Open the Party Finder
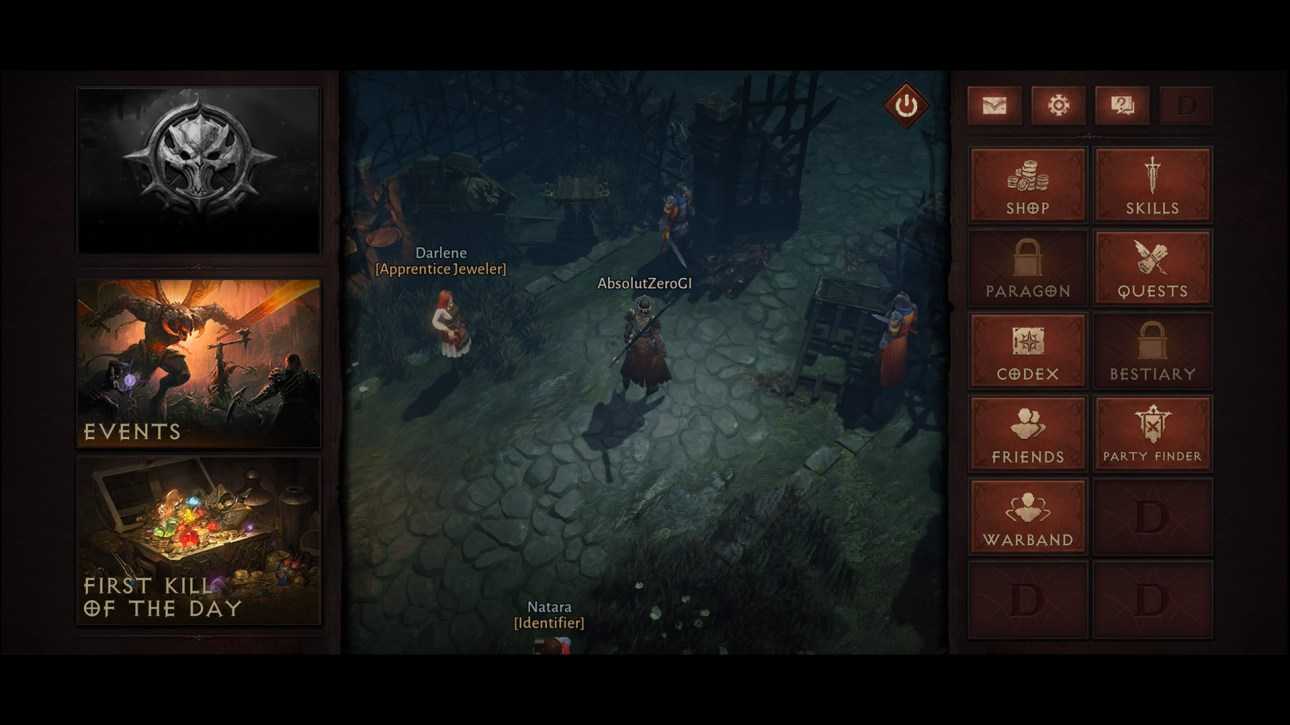Image resolution: width=1290 pixels, height=725 pixels. (1152, 434)
